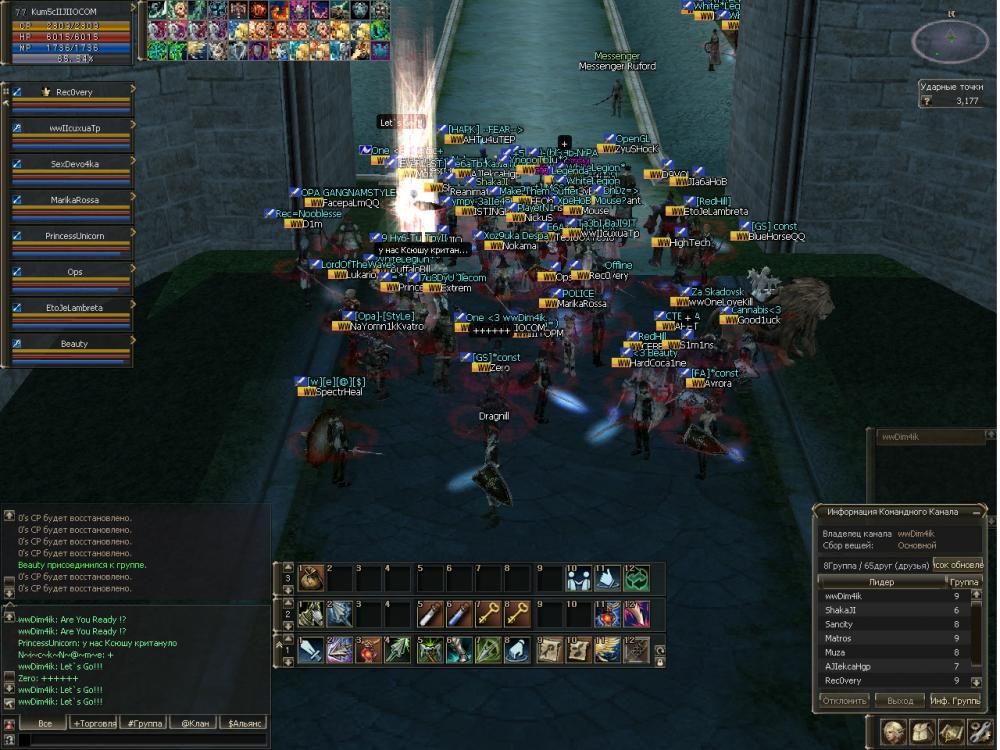1000x750 pixels.
Task: Select leader ShakaJI in the channel list
Action: [x=842, y=610]
